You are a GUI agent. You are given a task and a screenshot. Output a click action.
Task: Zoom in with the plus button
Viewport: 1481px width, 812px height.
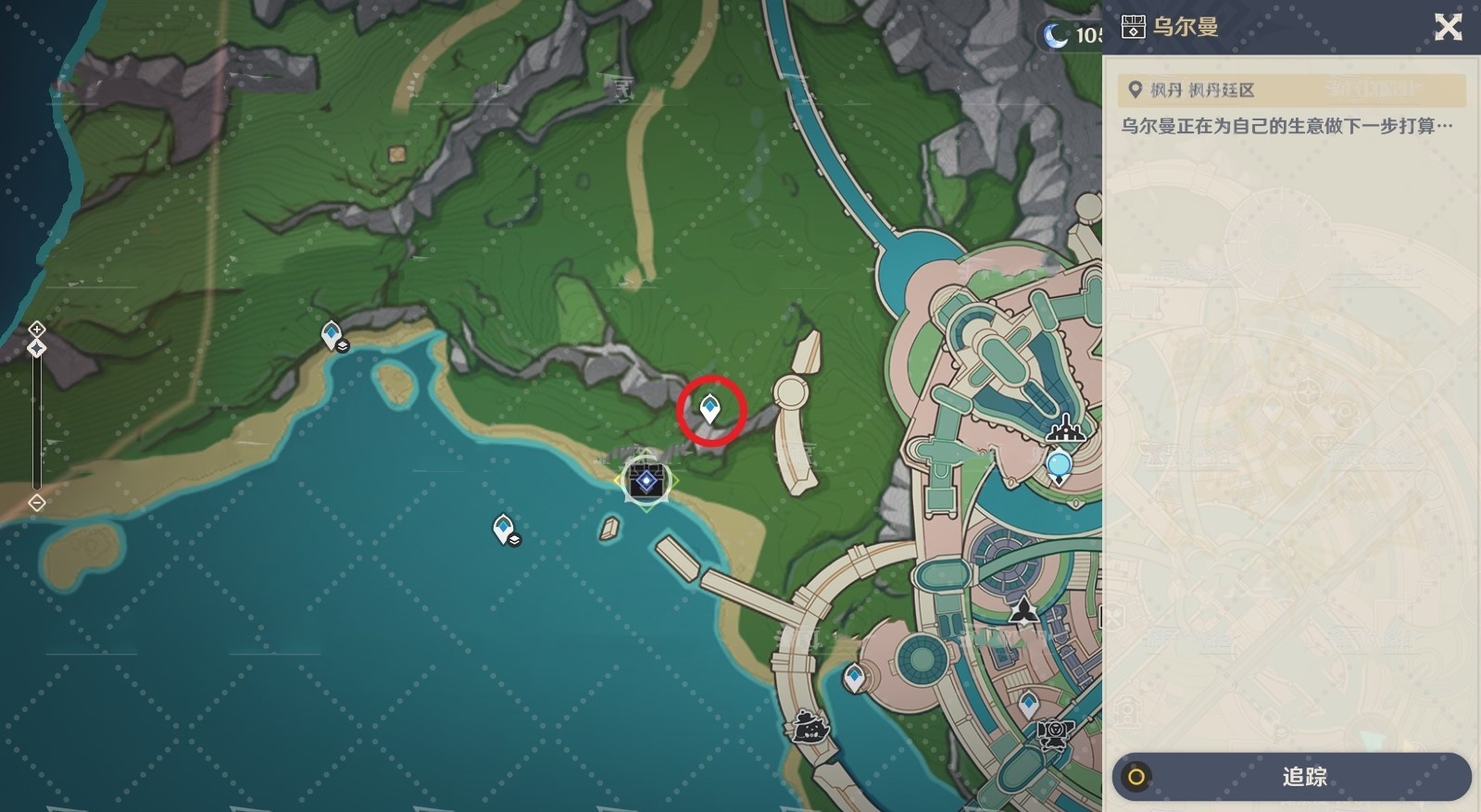pyautogui.click(x=36, y=329)
